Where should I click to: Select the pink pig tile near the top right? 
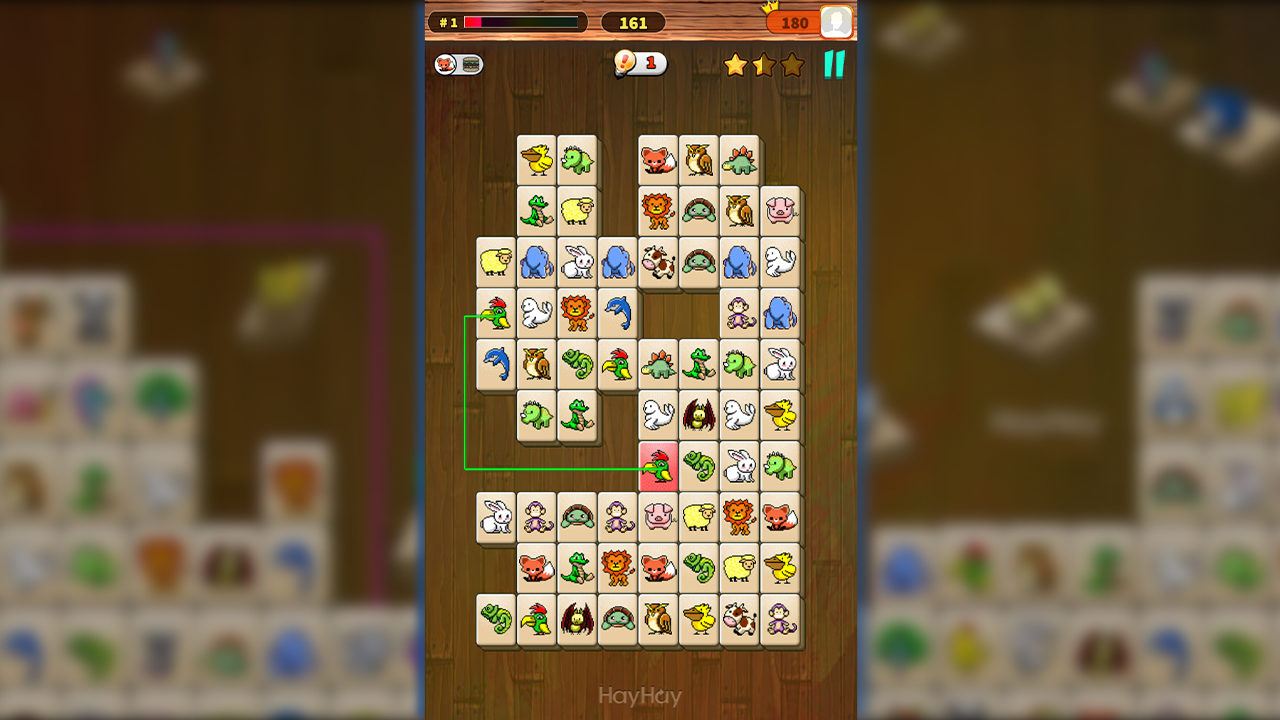pos(780,211)
